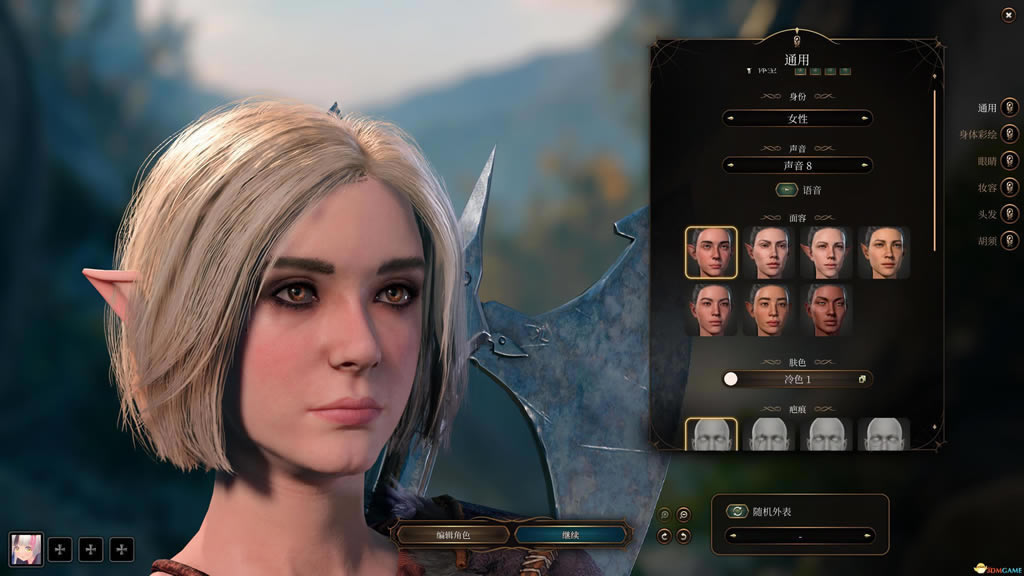Play the 语音 voice sample

786,190
